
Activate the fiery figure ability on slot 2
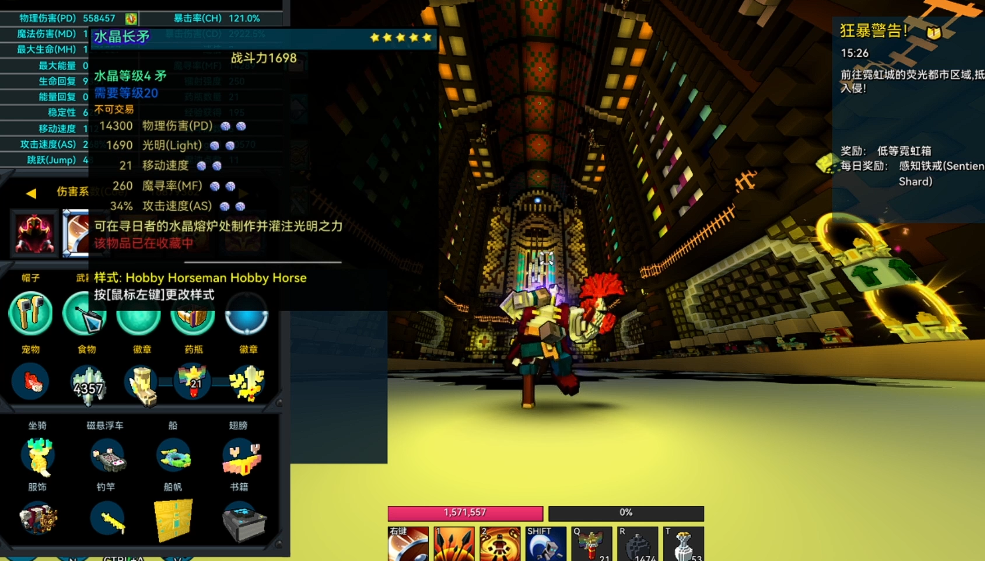pyautogui.click(x=499, y=544)
